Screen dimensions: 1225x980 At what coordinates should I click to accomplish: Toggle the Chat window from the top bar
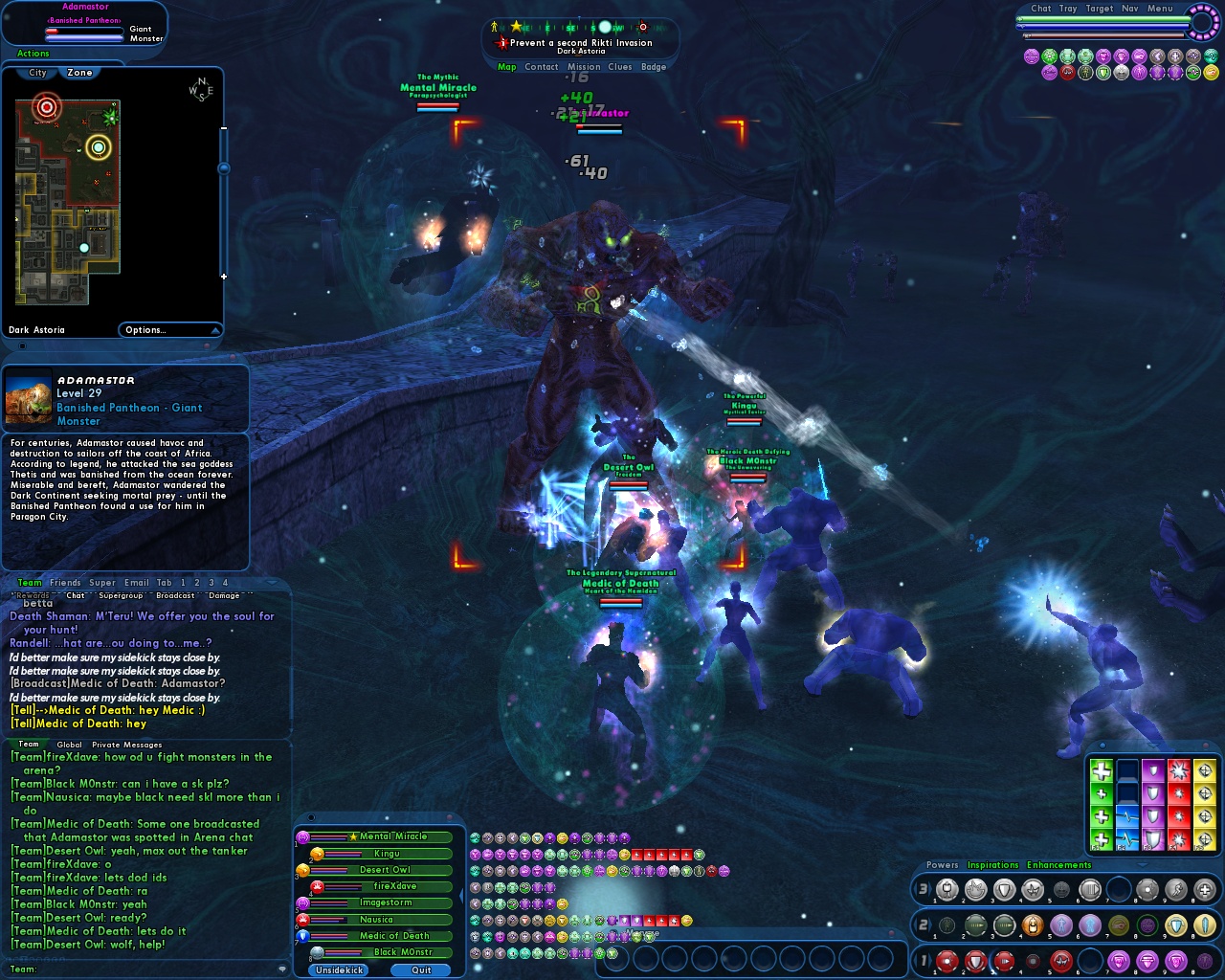pyautogui.click(x=1041, y=9)
